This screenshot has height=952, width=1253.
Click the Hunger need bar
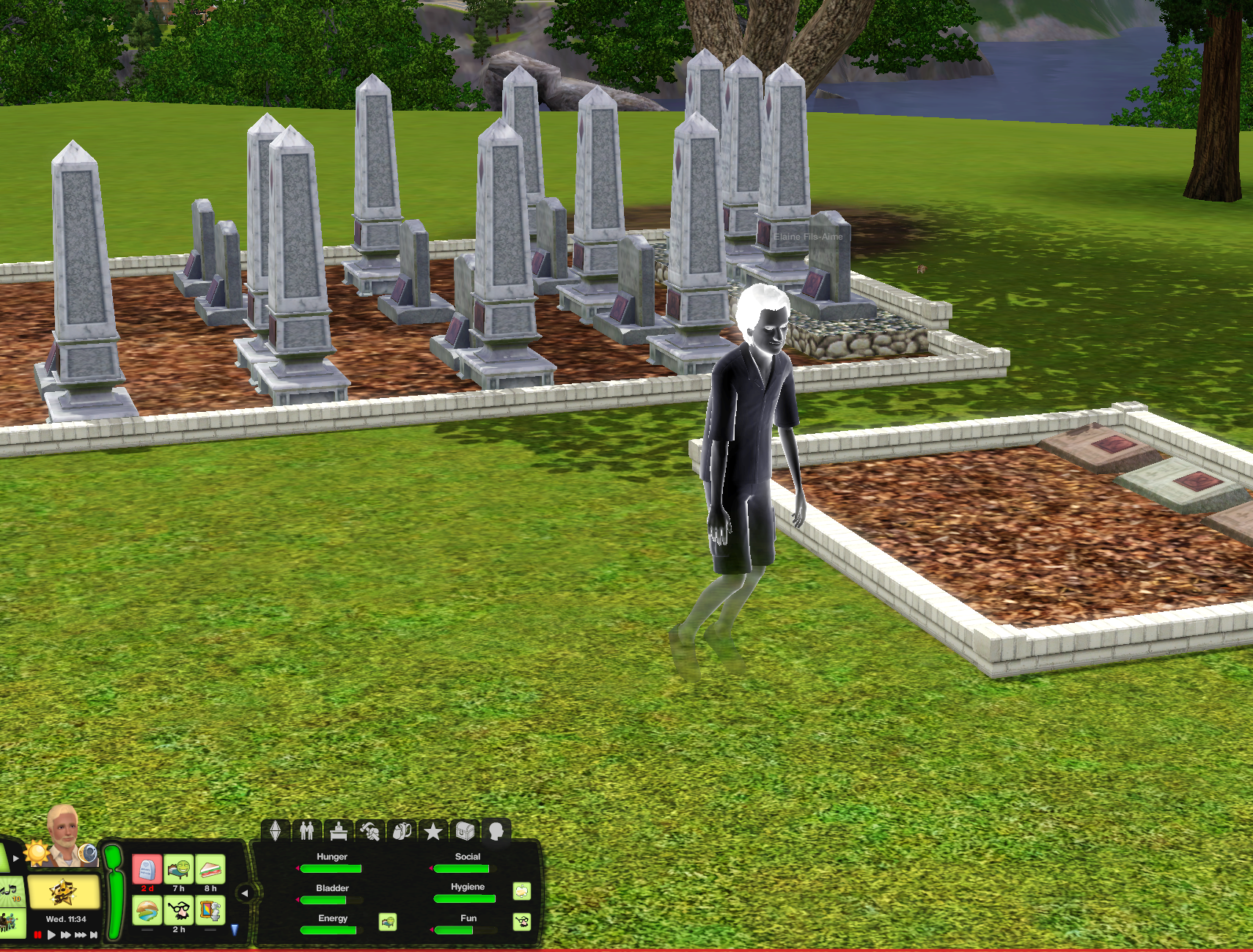pos(331,869)
